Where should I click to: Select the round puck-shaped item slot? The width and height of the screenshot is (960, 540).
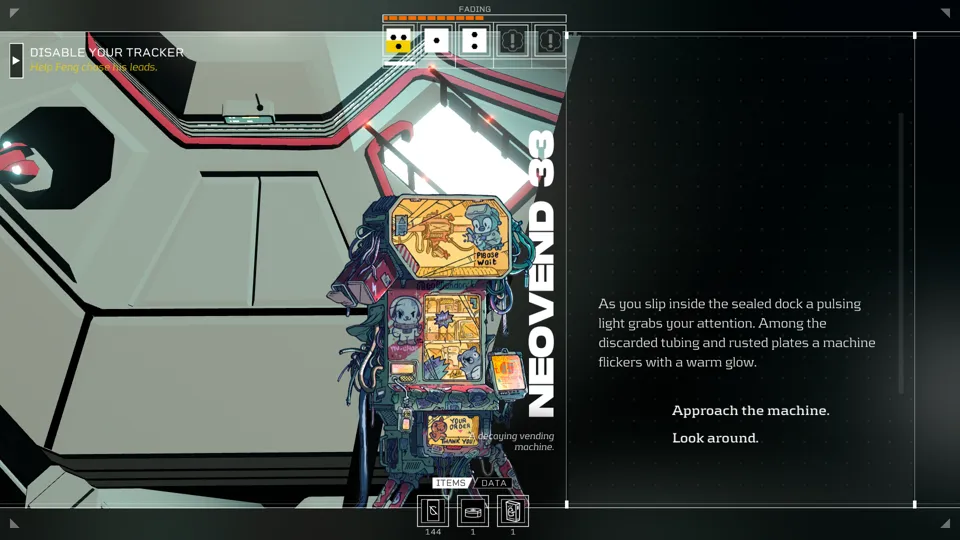tap(473, 511)
